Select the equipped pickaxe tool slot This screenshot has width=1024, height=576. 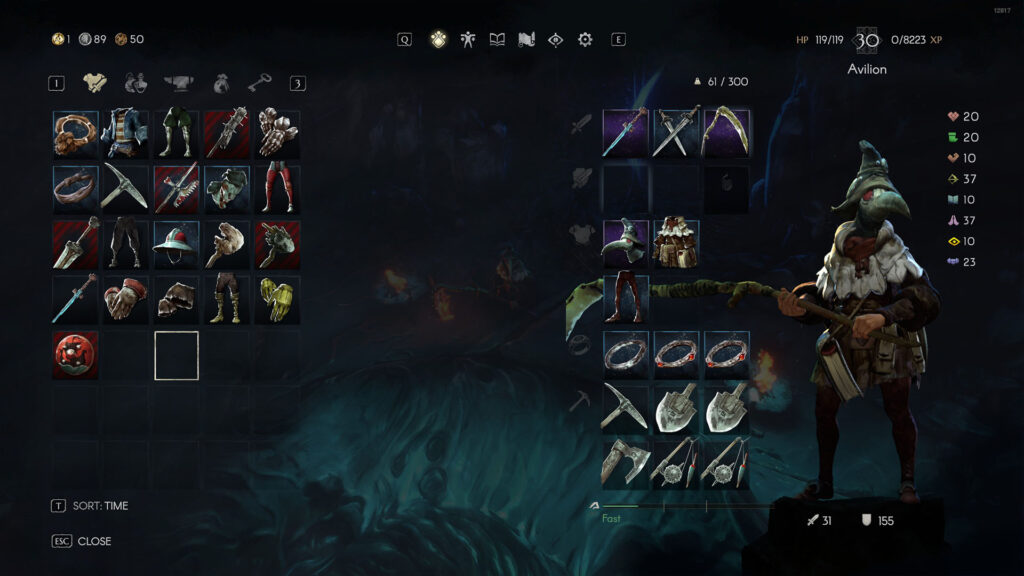[x=626, y=408]
